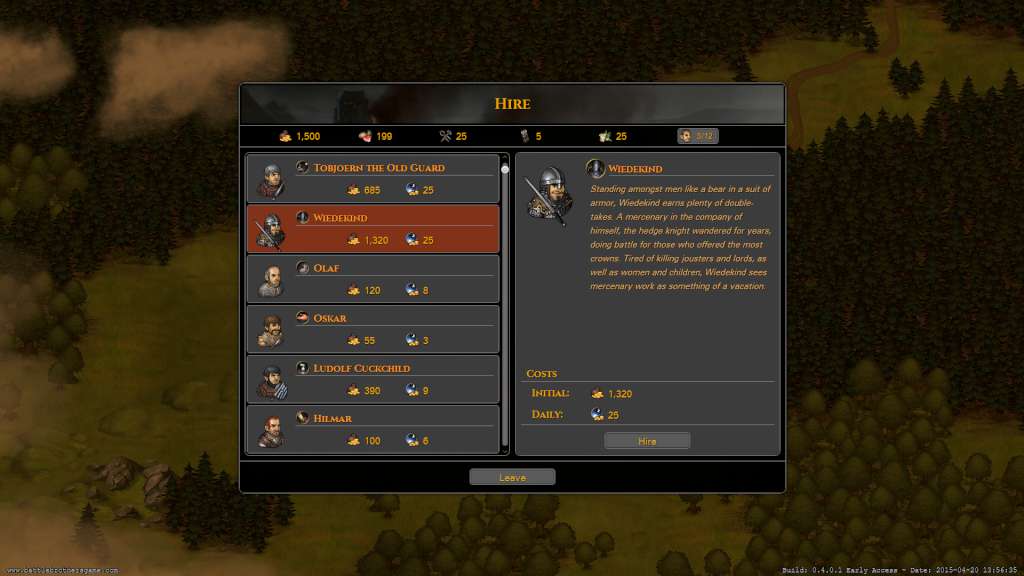Hire Wiedekind with the Hire button
This screenshot has height=576, width=1024.
(x=647, y=441)
